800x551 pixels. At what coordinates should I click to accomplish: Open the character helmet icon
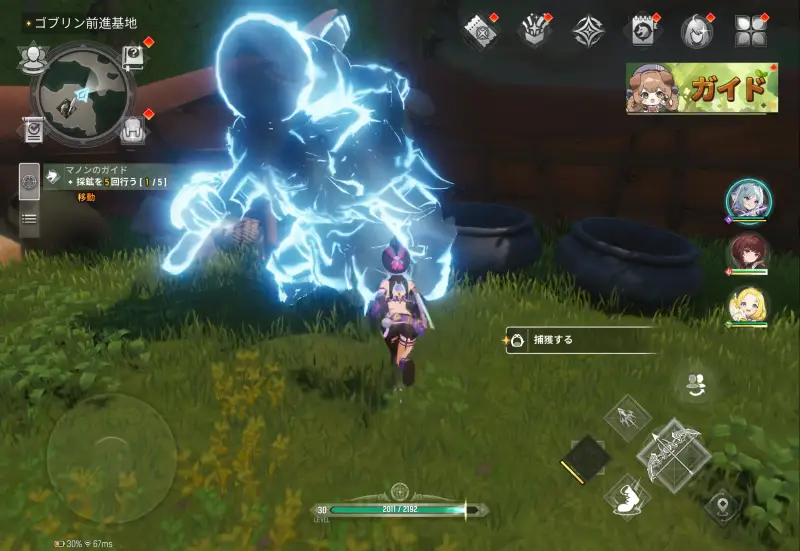[694, 30]
